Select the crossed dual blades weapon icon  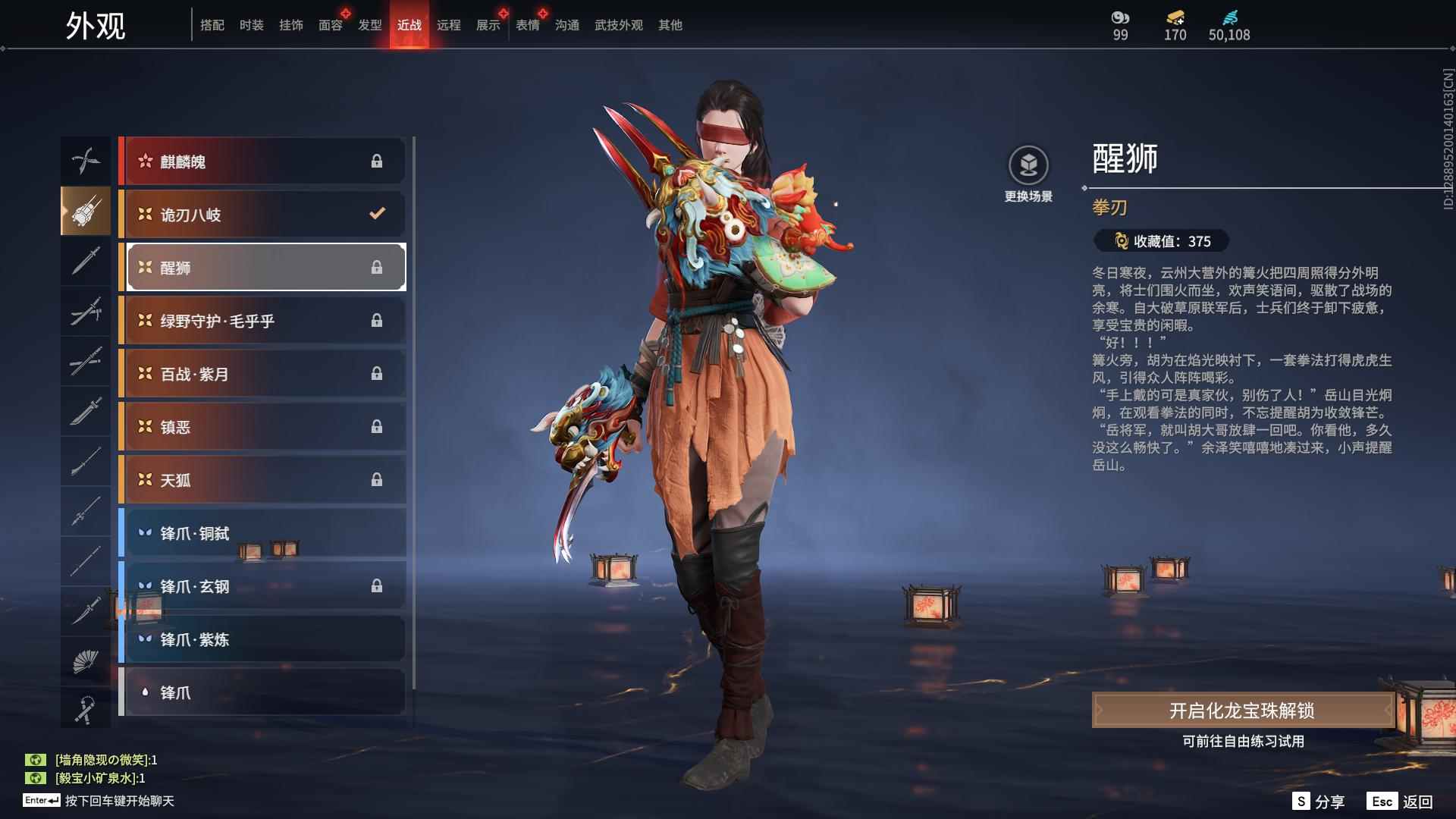pyautogui.click(x=86, y=161)
